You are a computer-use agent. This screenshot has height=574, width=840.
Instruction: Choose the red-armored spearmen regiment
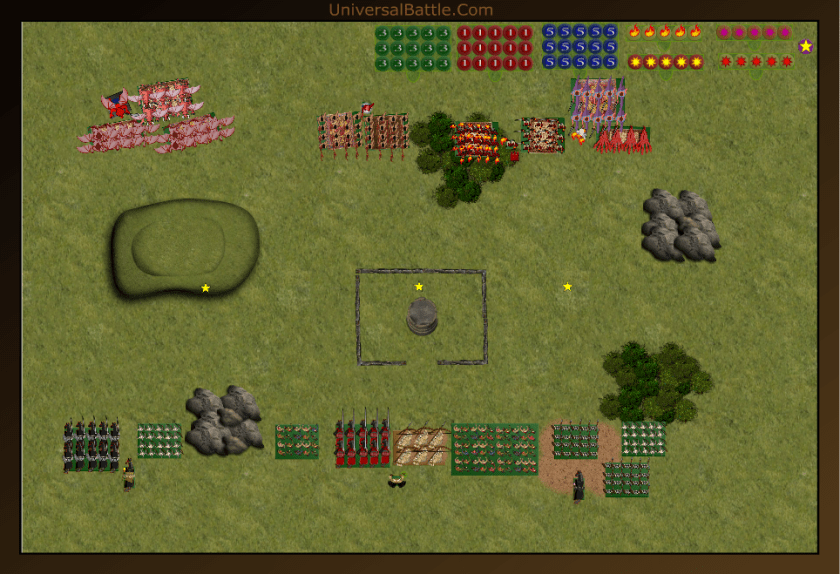click(x=362, y=443)
